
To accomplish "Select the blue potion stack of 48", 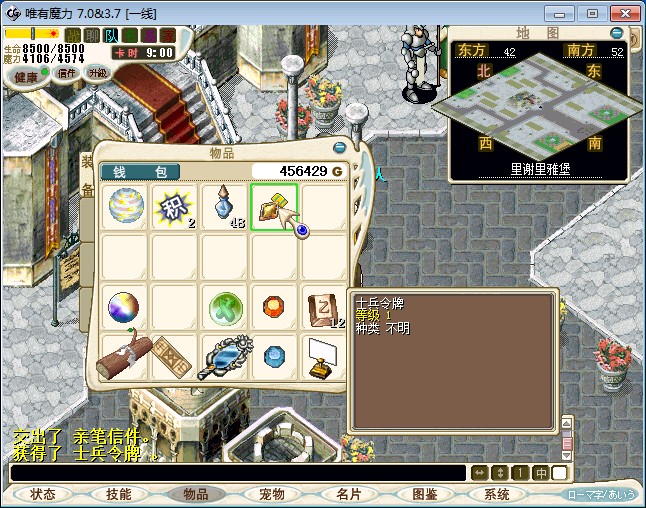I will point(225,207).
